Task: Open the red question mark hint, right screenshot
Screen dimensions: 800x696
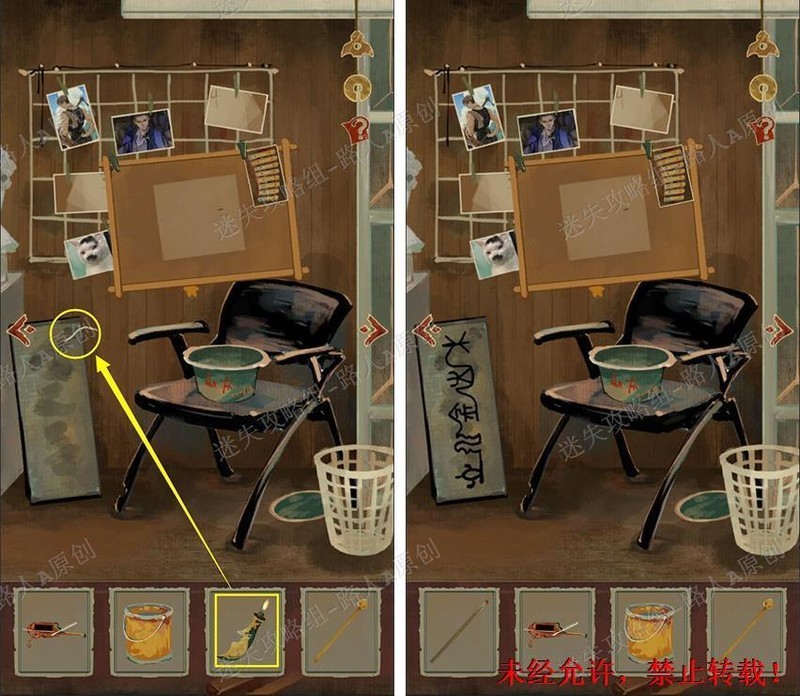Action: (x=765, y=128)
